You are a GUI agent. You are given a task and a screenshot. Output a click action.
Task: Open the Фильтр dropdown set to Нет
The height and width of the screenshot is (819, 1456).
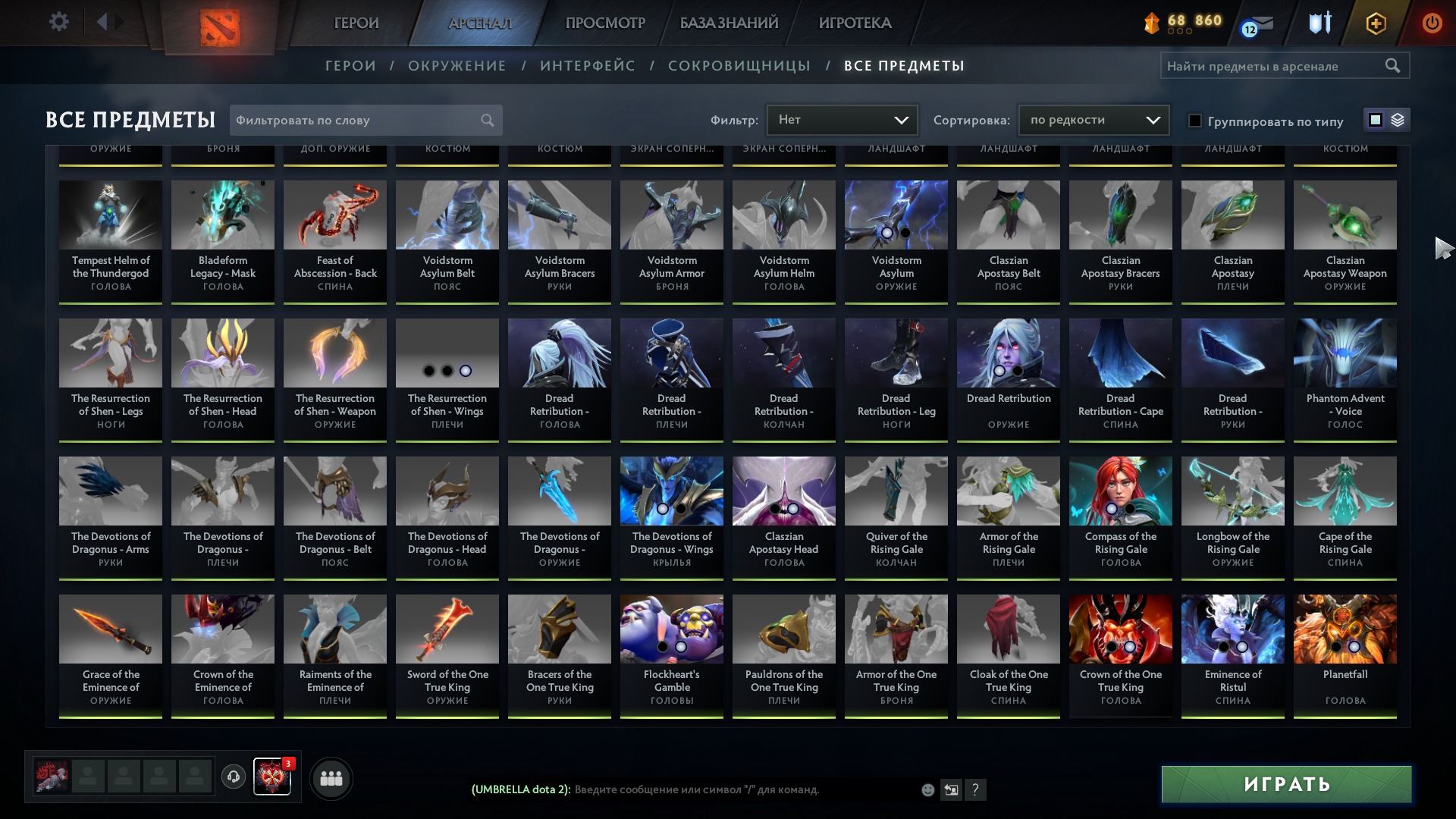[x=842, y=119]
